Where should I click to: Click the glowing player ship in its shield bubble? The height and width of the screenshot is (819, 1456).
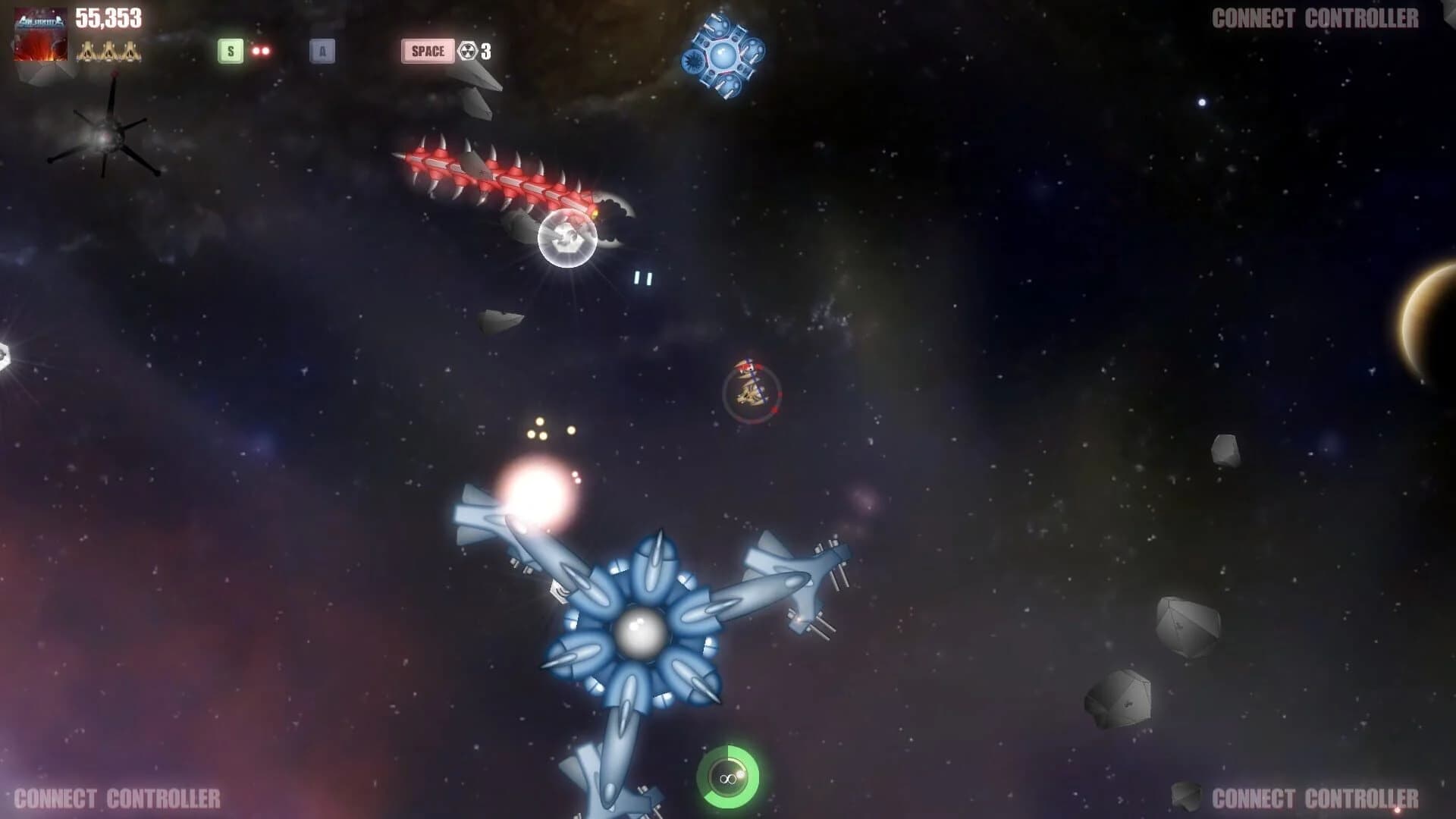565,239
